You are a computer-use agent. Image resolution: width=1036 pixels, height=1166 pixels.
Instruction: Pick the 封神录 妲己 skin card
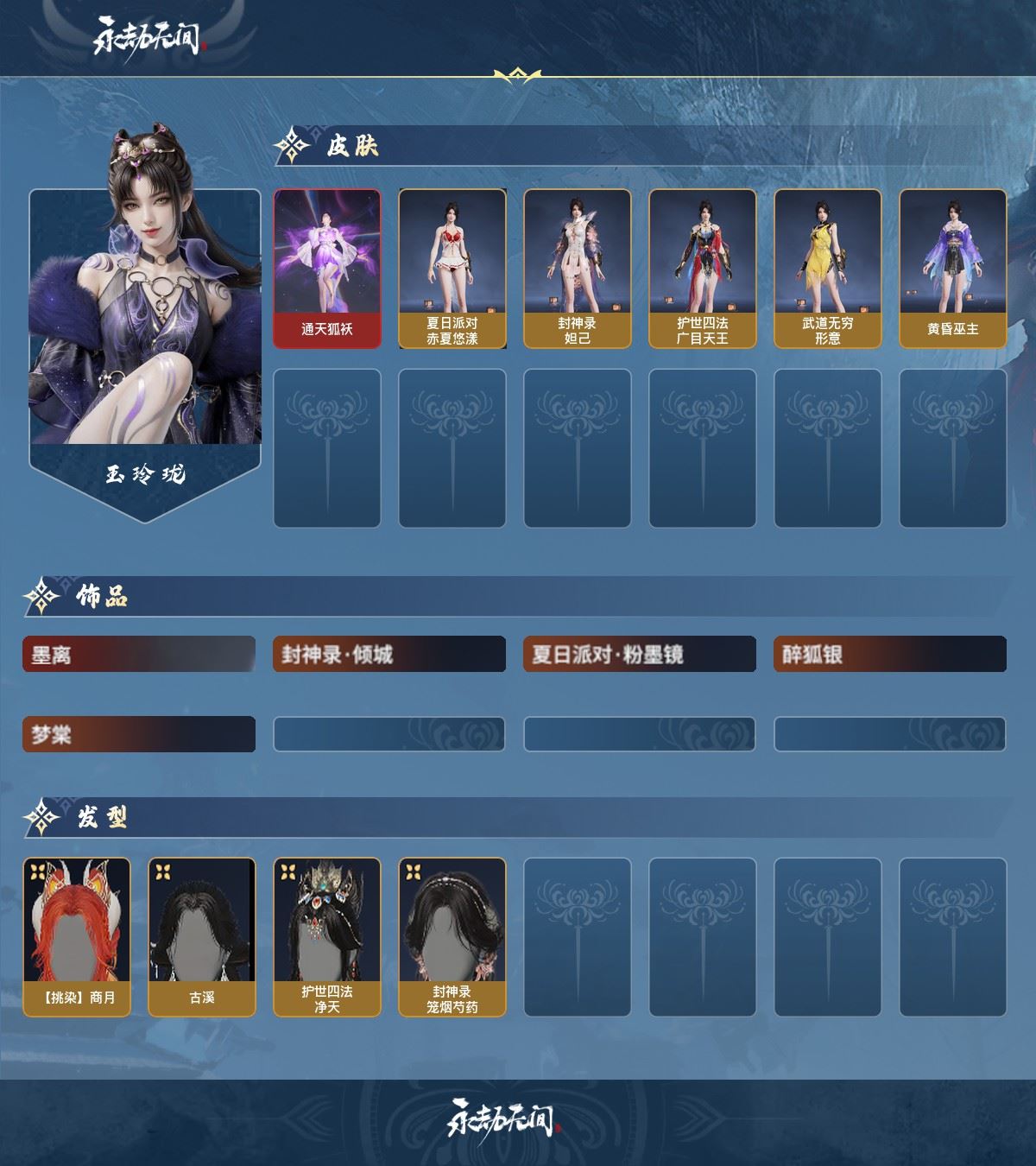point(578,269)
